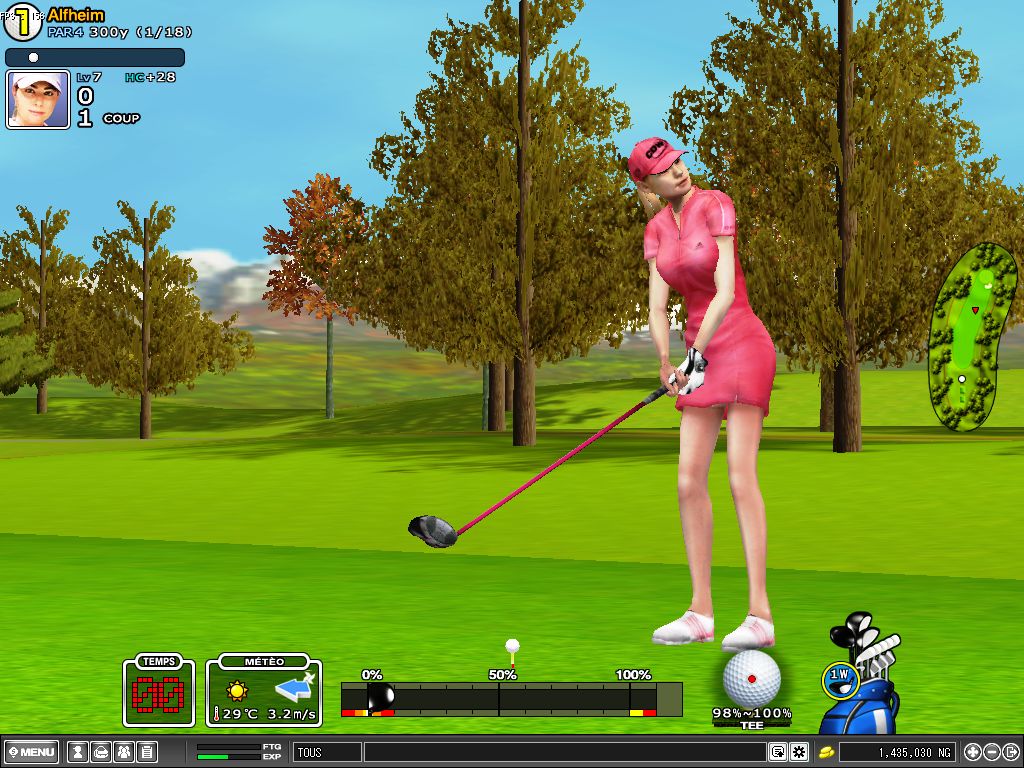Open the player profile icon
1024x768 pixels.
click(x=76, y=752)
